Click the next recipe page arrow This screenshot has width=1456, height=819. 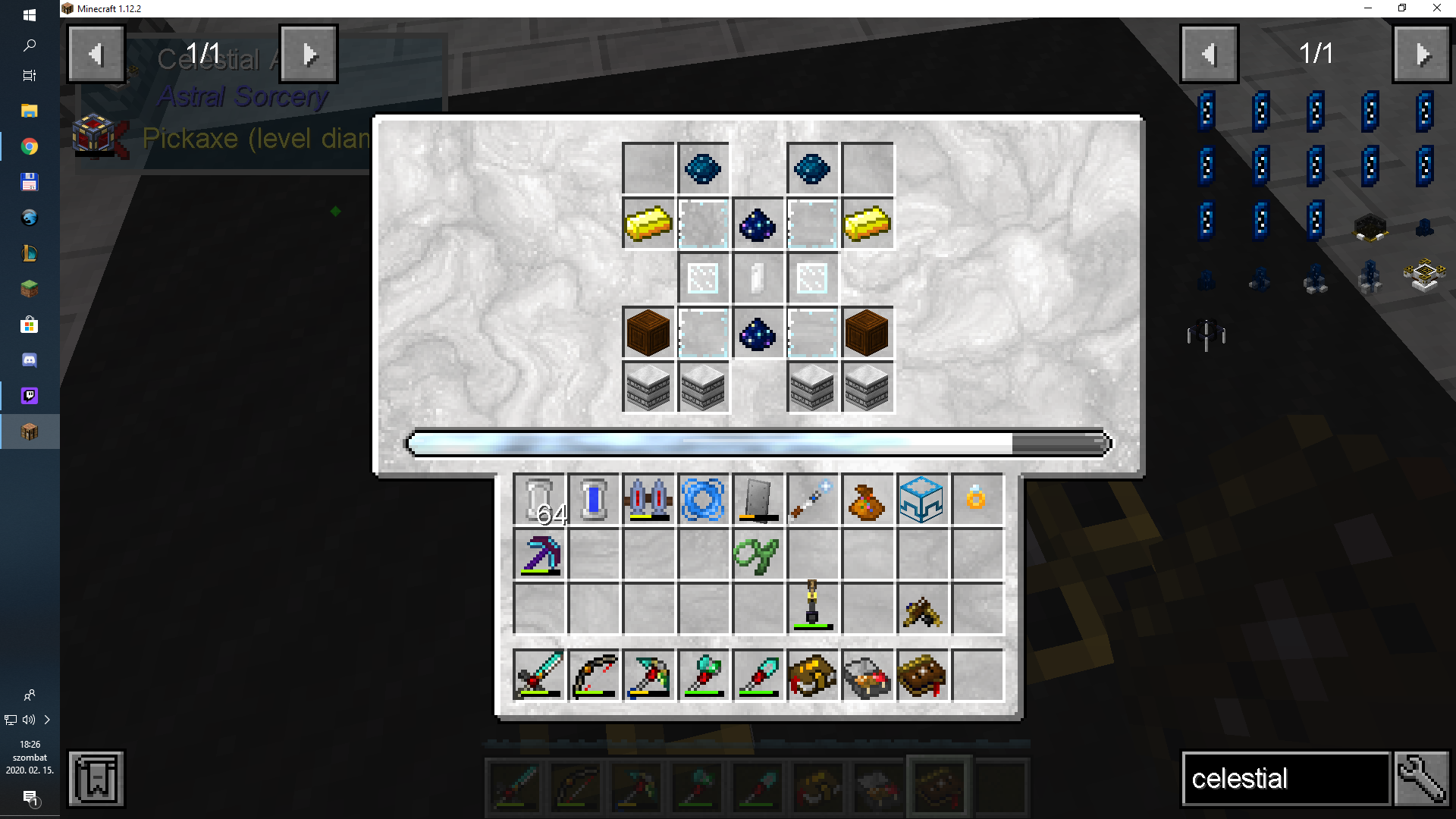point(308,53)
